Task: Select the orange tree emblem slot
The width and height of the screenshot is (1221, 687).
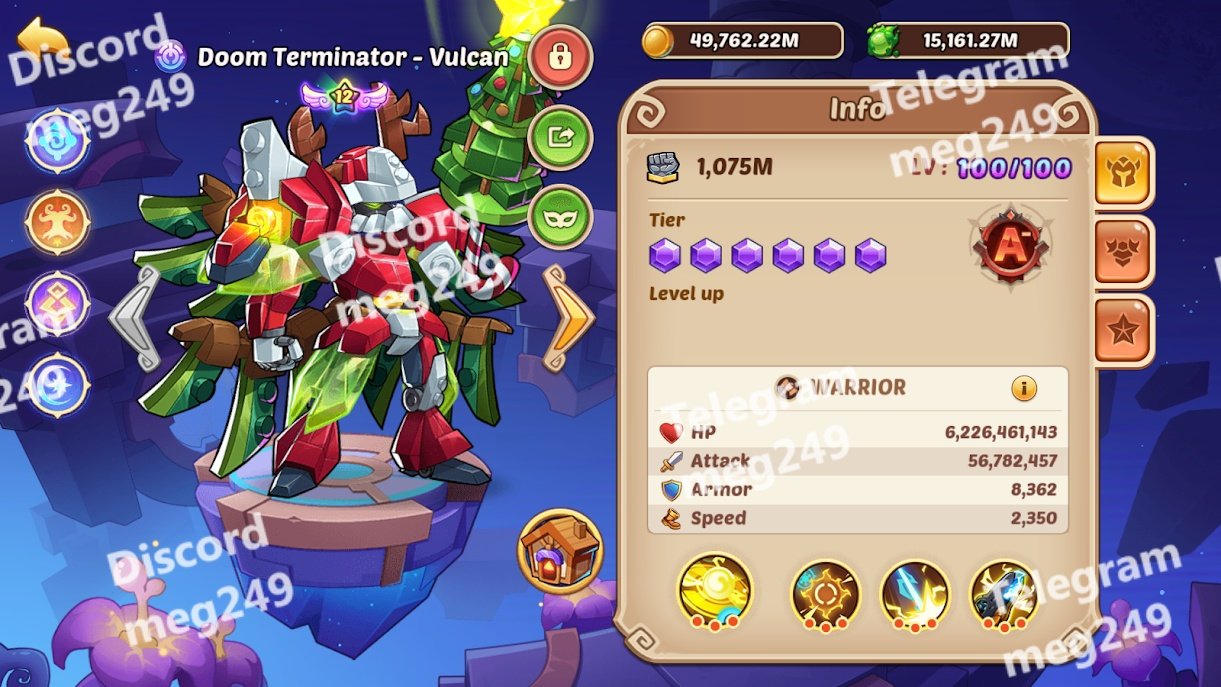Action: pyautogui.click(x=58, y=222)
